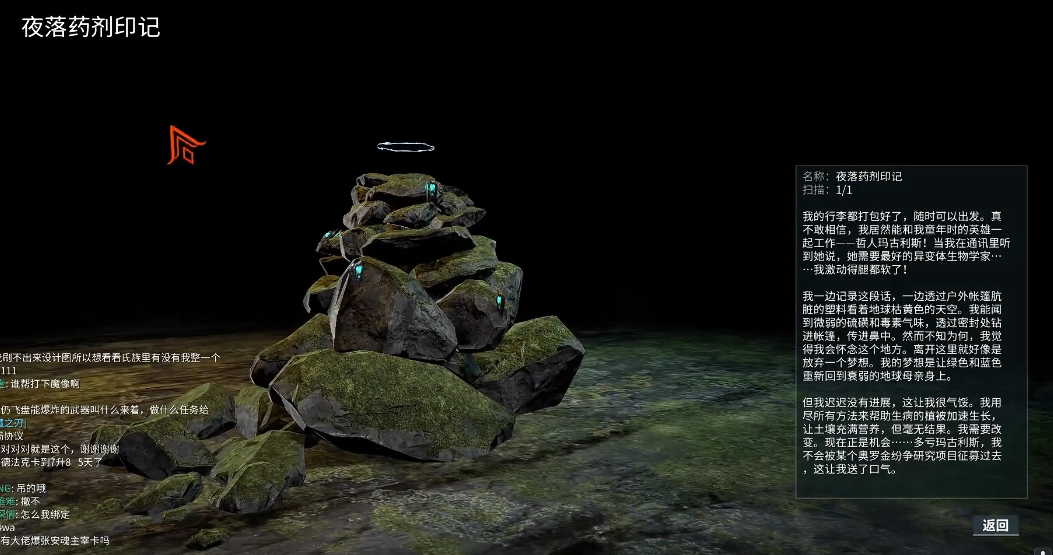Click the 返回 button to go back
This screenshot has width=1053, height=555.
(x=995, y=525)
